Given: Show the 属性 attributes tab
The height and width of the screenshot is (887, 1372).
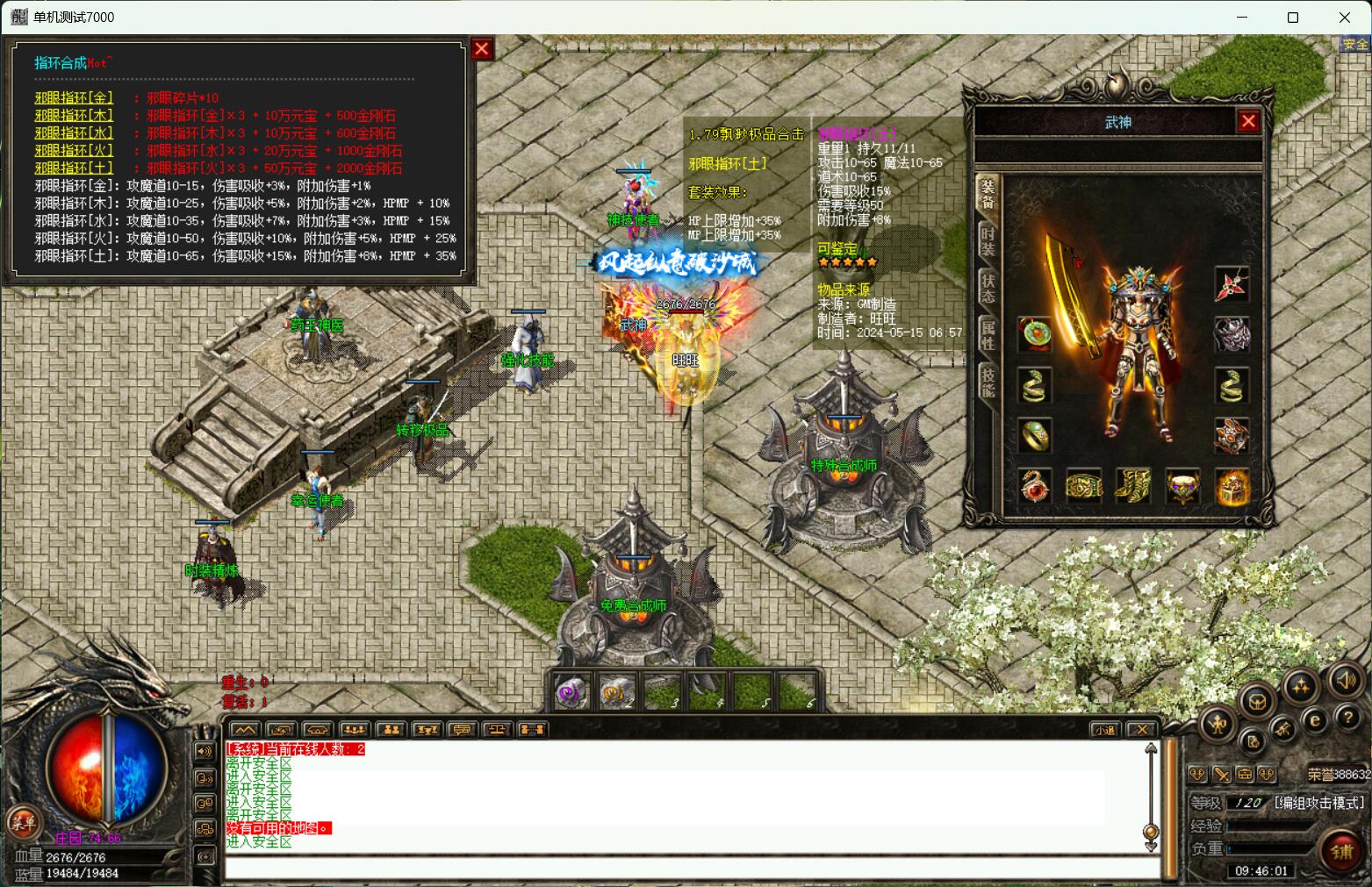Looking at the screenshot, I should click(988, 334).
